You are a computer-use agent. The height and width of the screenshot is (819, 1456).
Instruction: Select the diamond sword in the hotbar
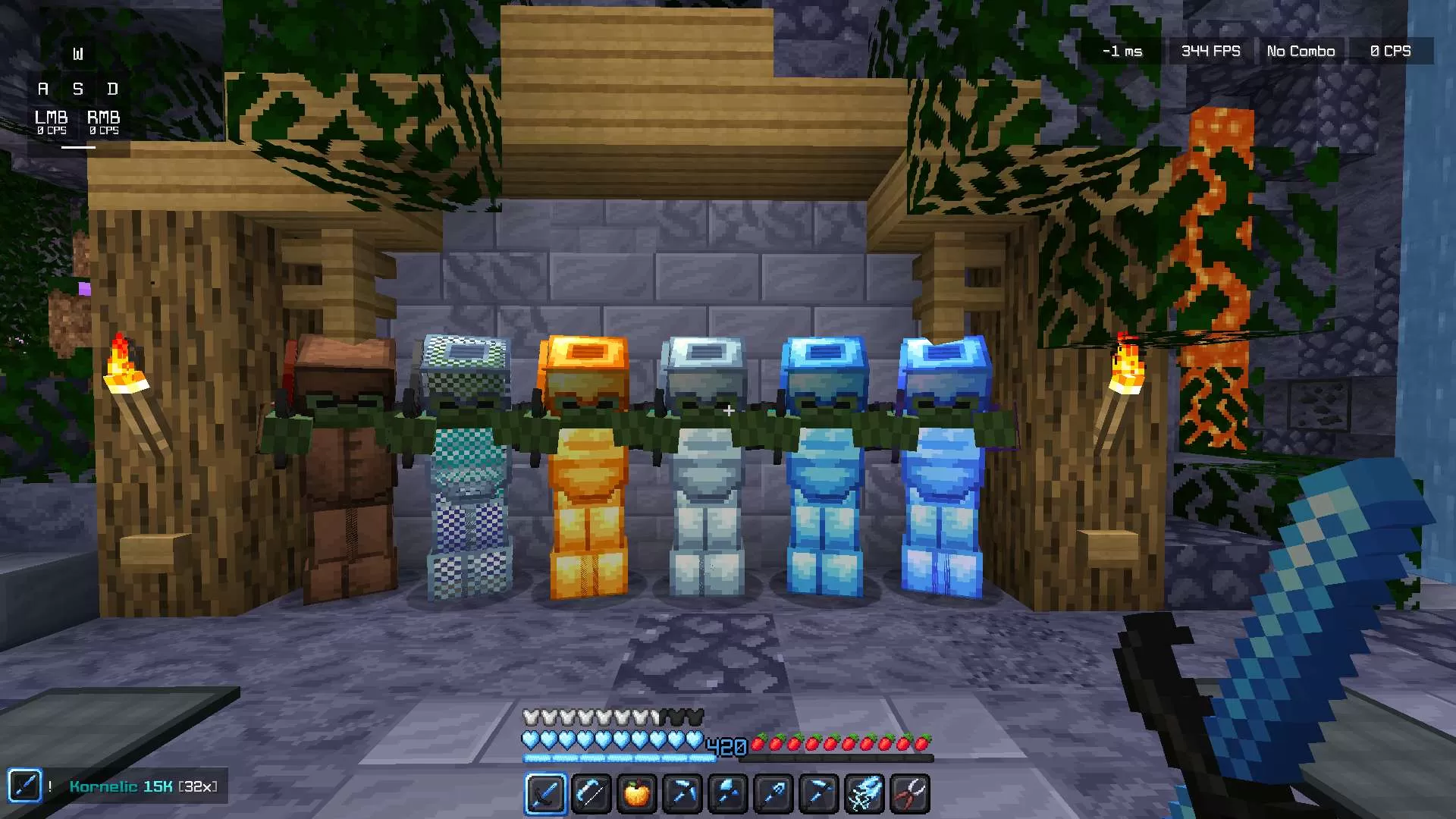[545, 793]
